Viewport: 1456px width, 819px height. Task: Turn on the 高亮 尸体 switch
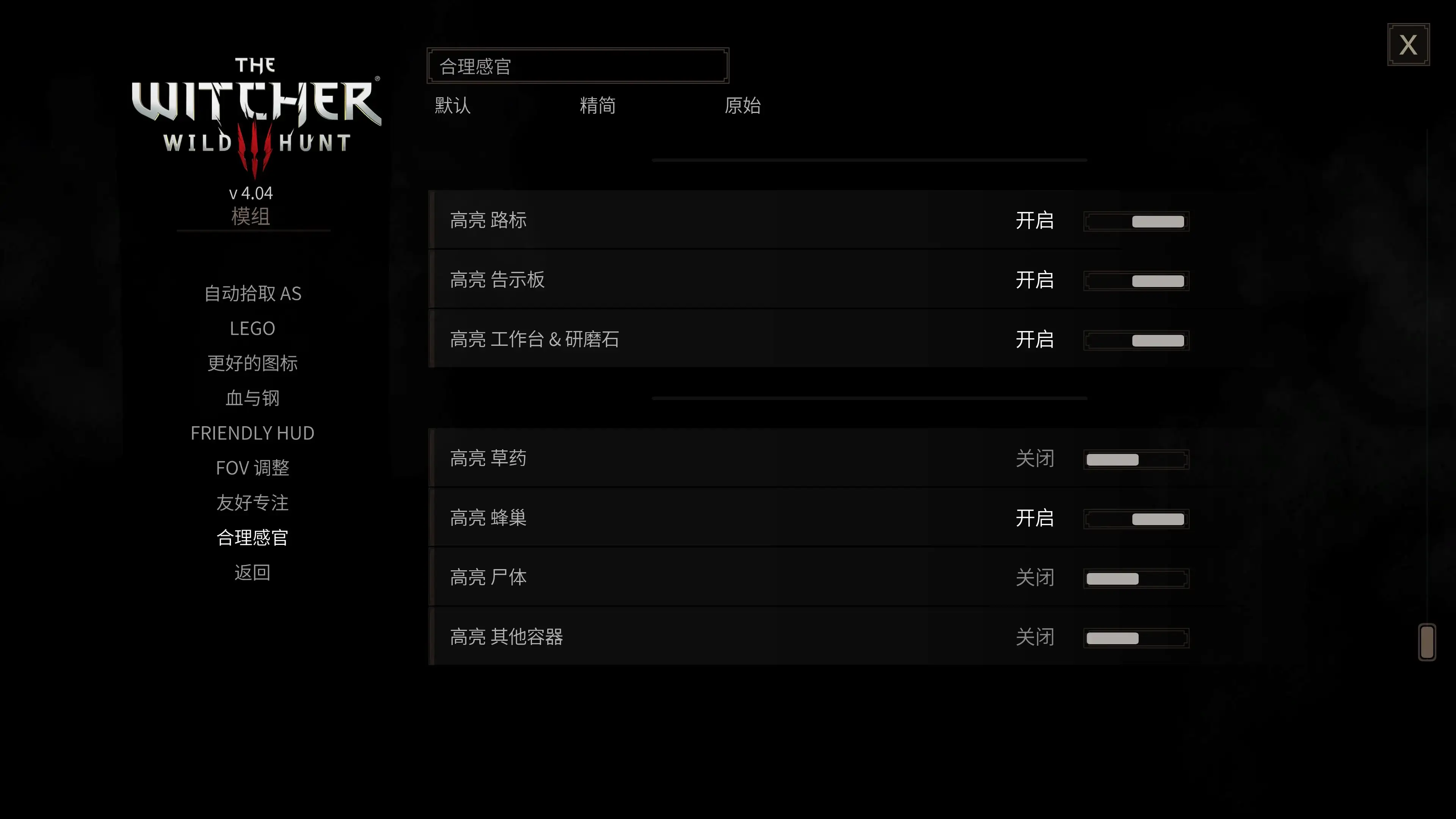[x=1136, y=577]
